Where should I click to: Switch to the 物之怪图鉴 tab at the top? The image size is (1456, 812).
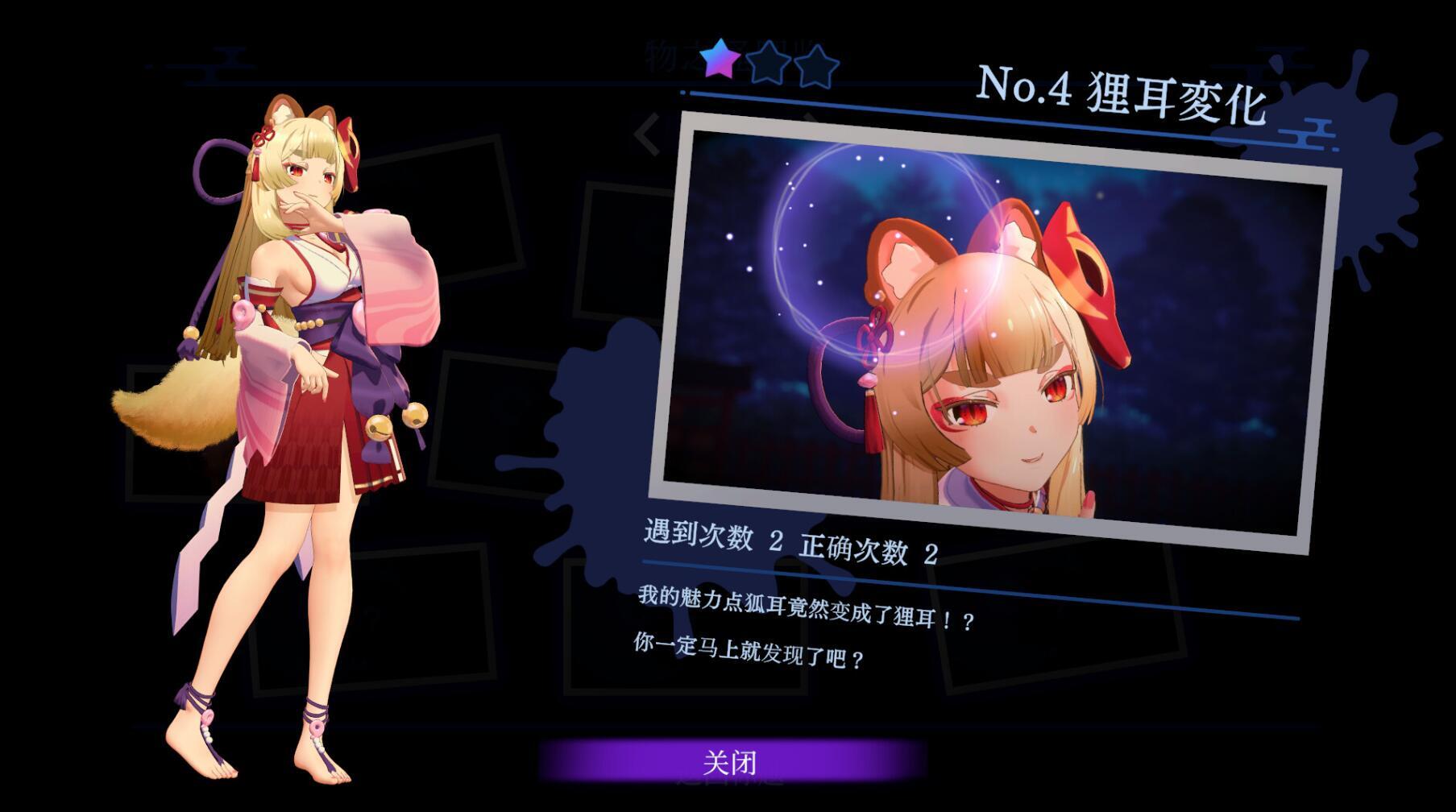pyautogui.click(x=735, y=56)
